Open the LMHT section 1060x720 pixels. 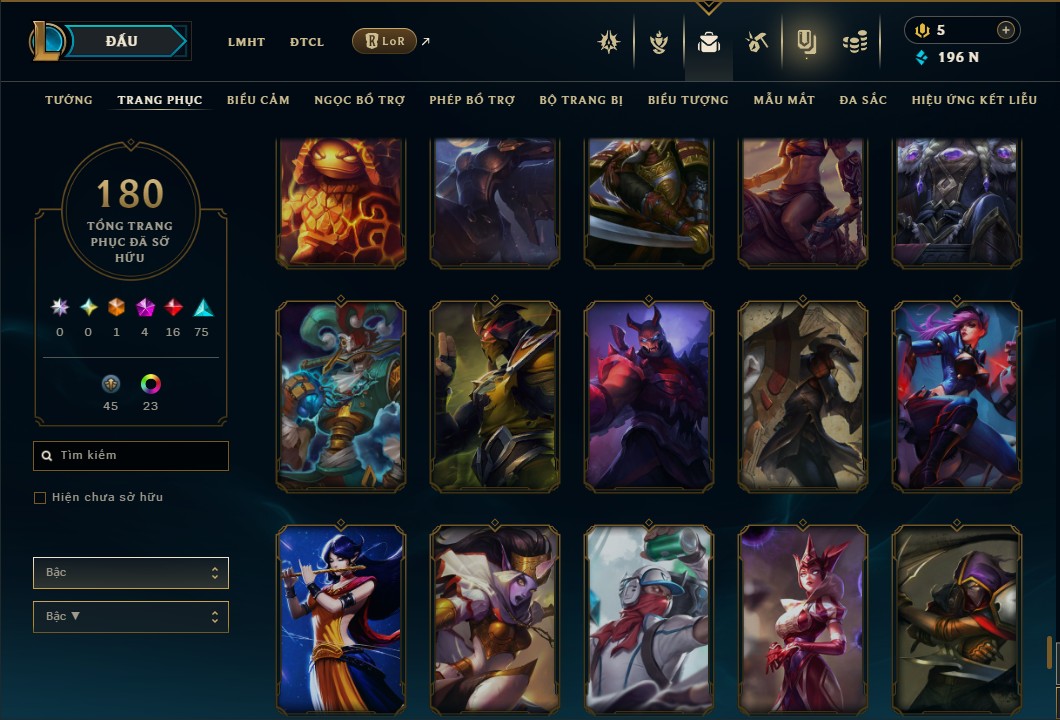246,42
